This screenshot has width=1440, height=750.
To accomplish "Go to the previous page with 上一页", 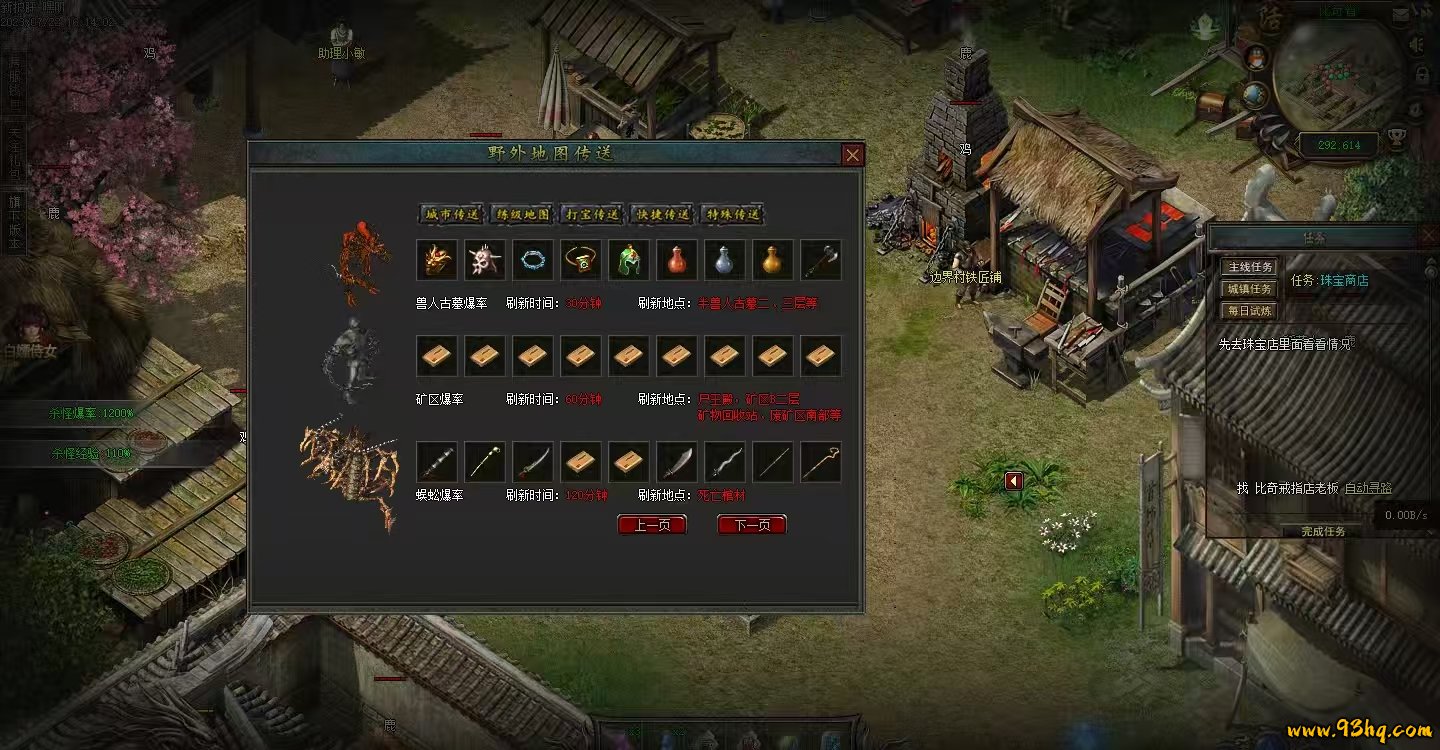I will coord(652,525).
